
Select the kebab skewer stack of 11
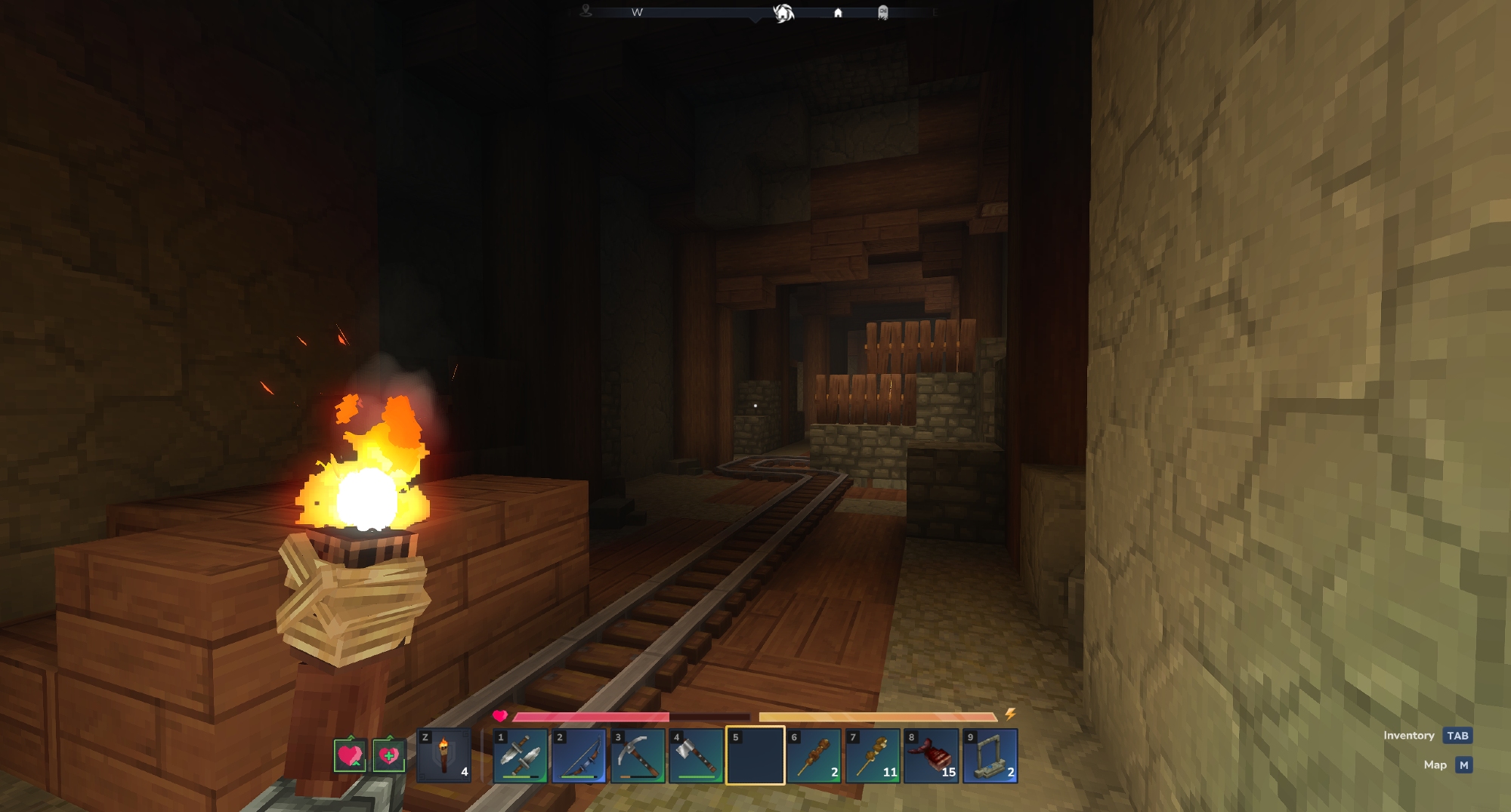873,756
